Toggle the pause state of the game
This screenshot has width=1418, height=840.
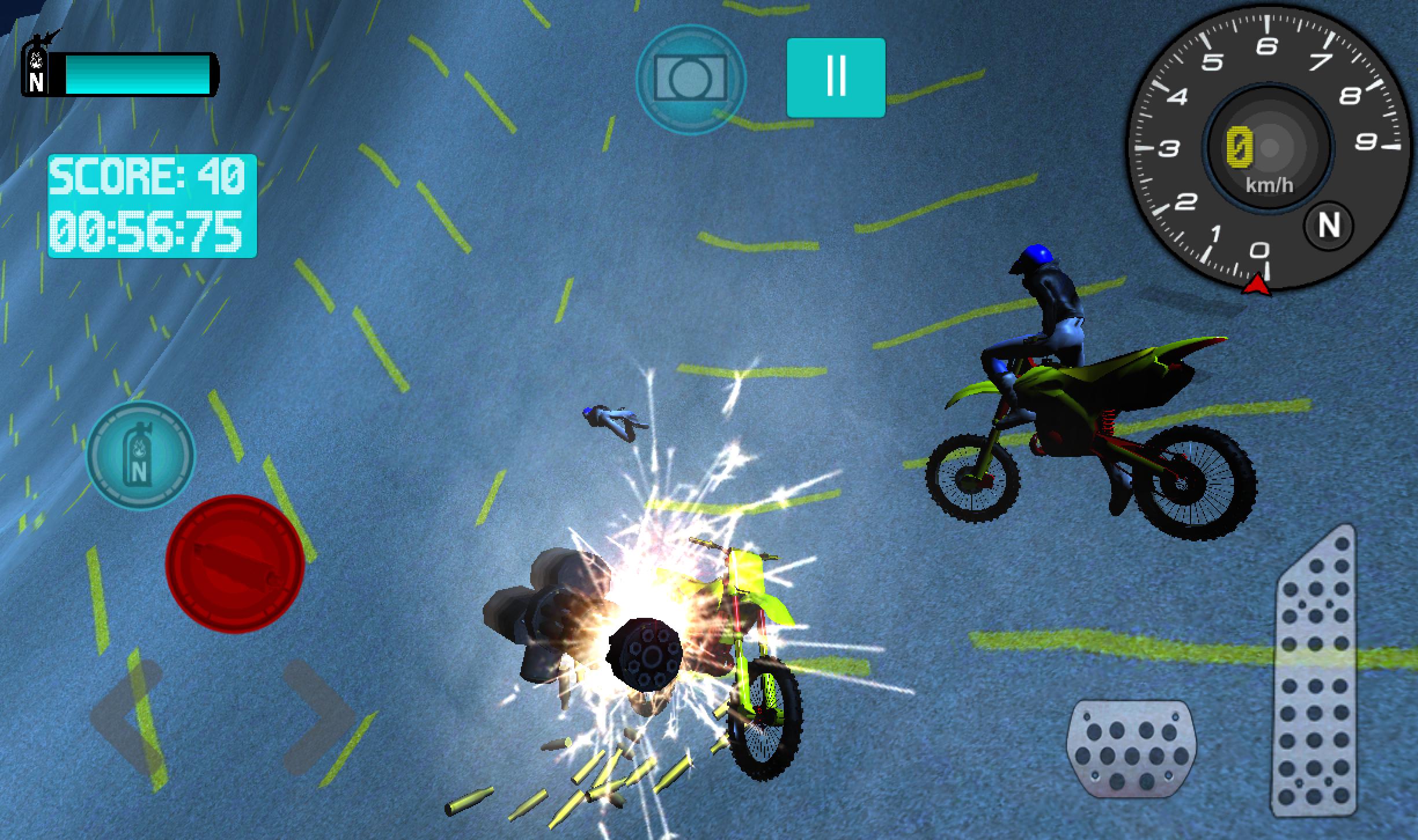tap(835, 77)
